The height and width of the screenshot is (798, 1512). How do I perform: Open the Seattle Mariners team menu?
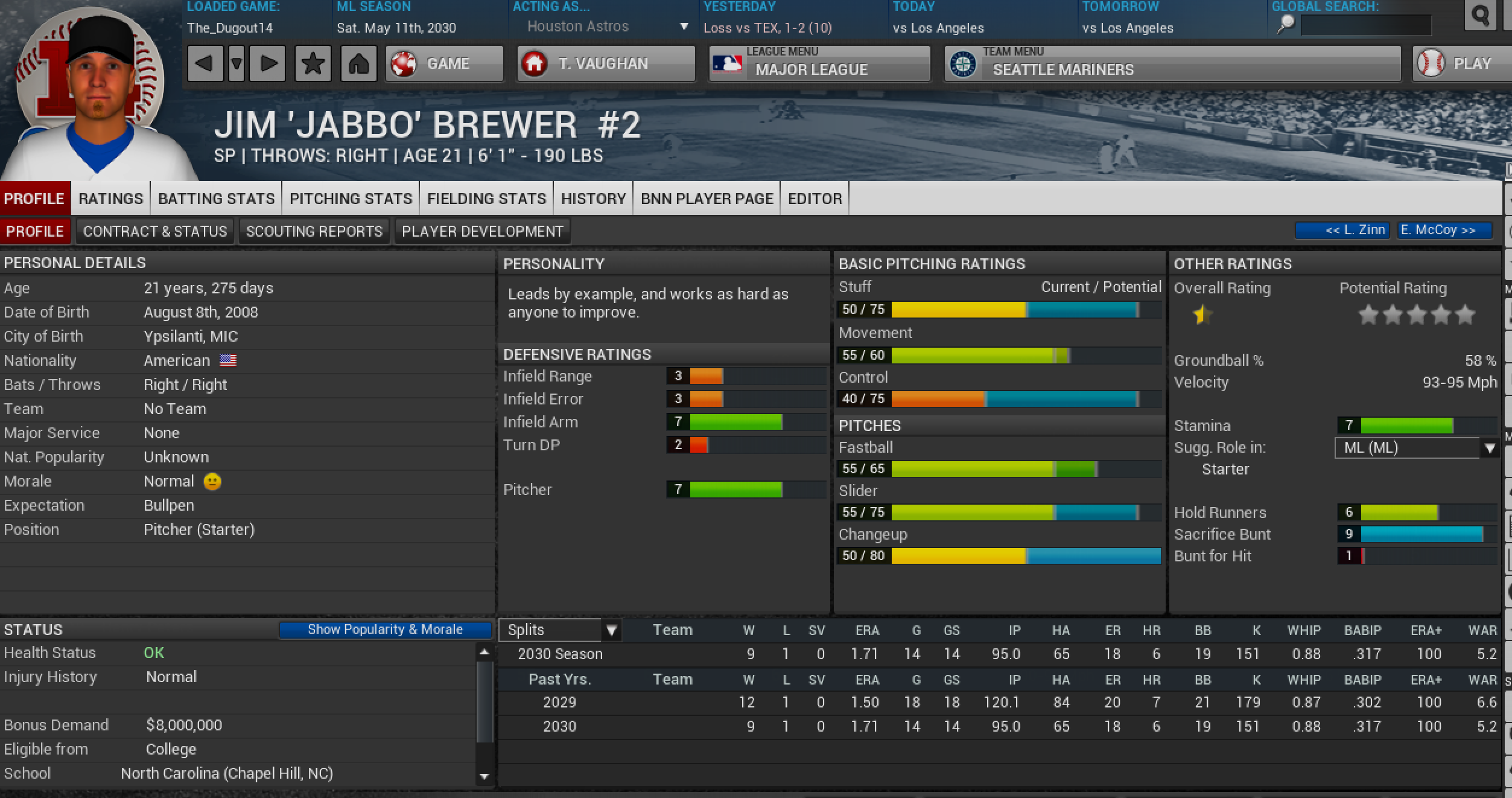[1172, 63]
